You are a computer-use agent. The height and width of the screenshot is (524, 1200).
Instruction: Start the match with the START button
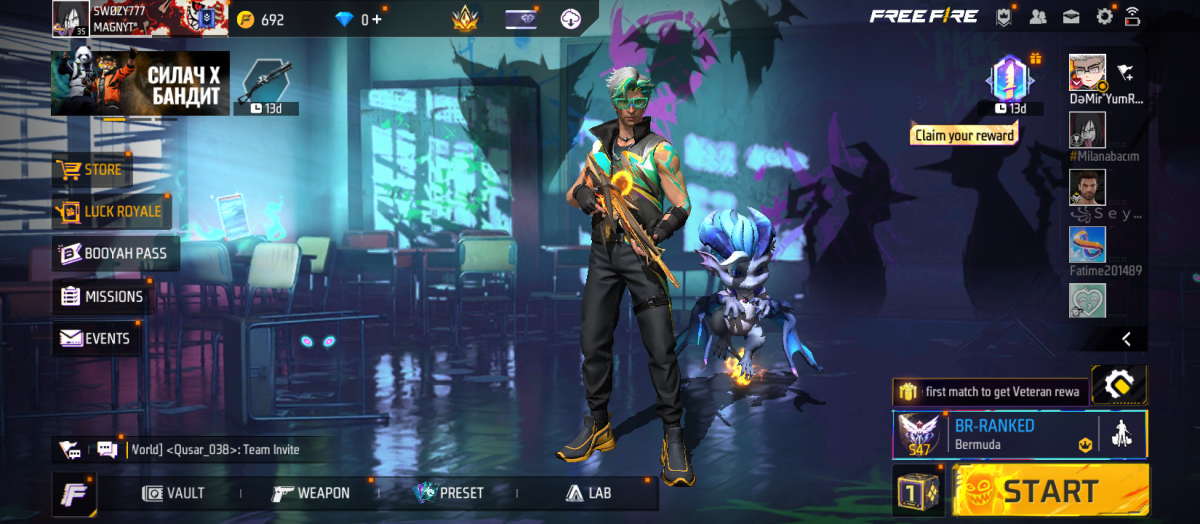click(x=1050, y=491)
